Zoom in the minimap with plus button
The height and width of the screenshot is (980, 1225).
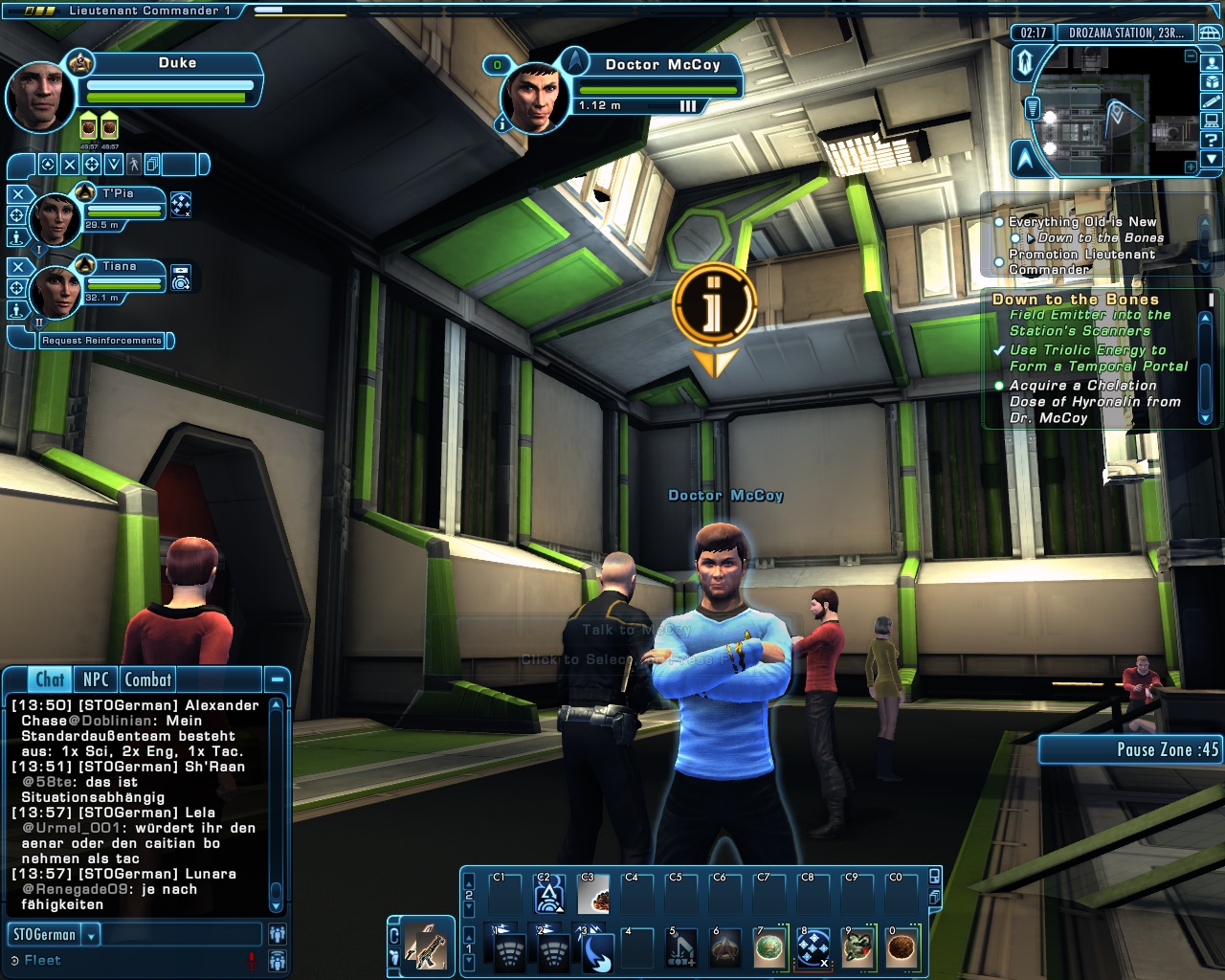1191,167
